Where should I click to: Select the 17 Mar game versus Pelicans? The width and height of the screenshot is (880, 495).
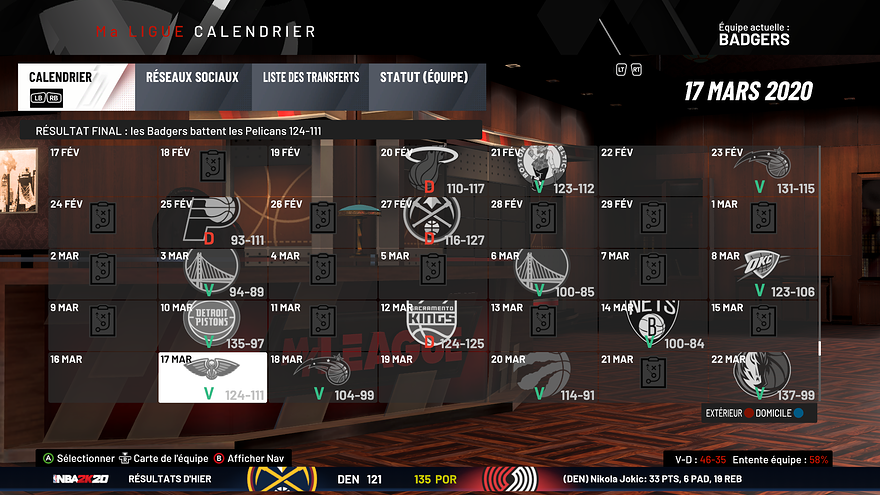tap(212, 376)
